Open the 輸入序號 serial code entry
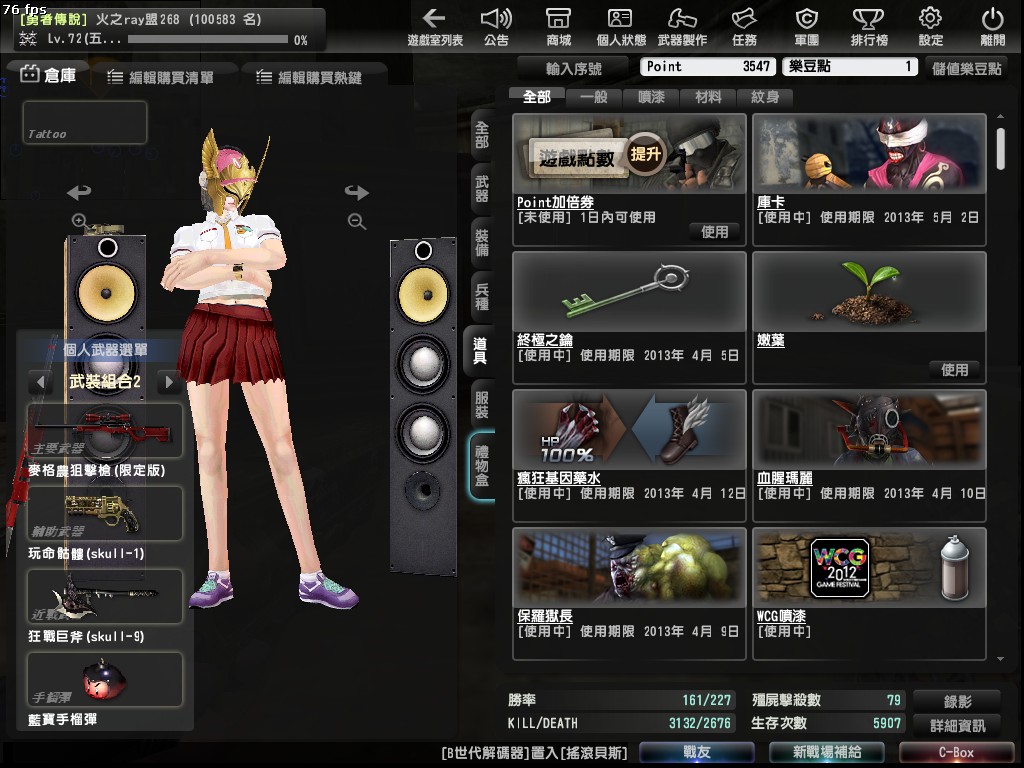1024x768 pixels. (574, 68)
